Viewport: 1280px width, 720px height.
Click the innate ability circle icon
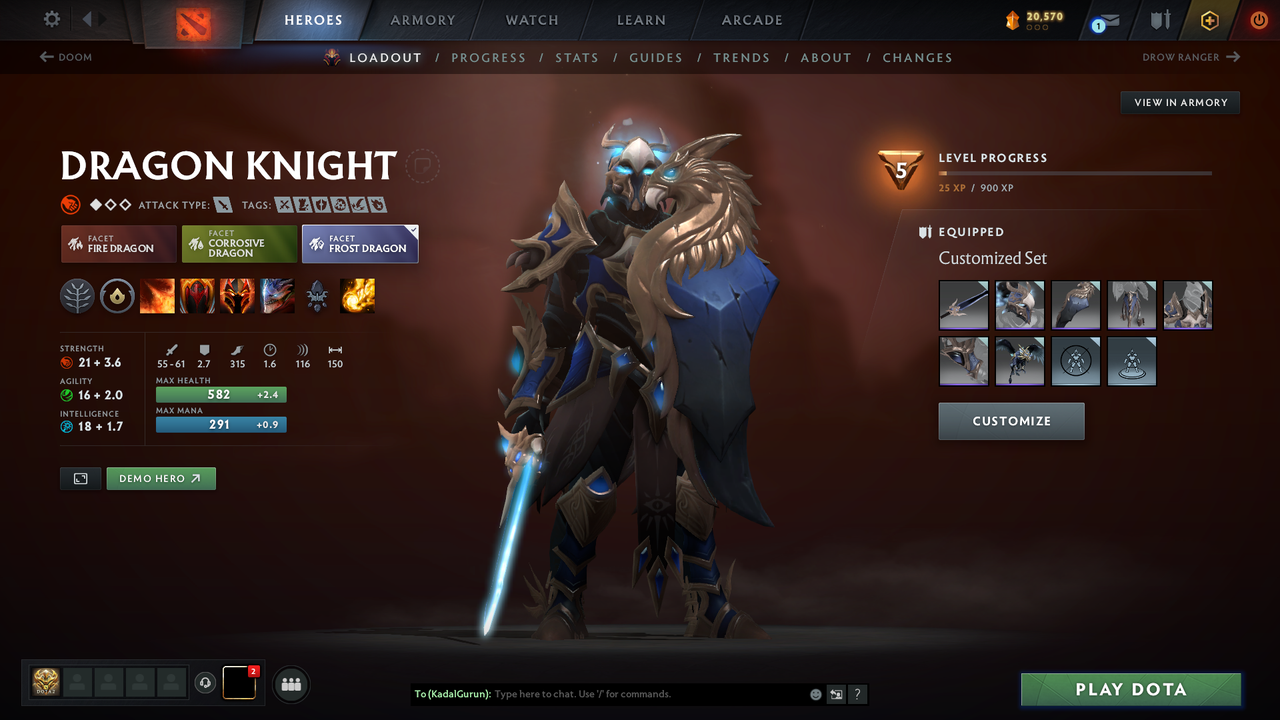coord(117,295)
